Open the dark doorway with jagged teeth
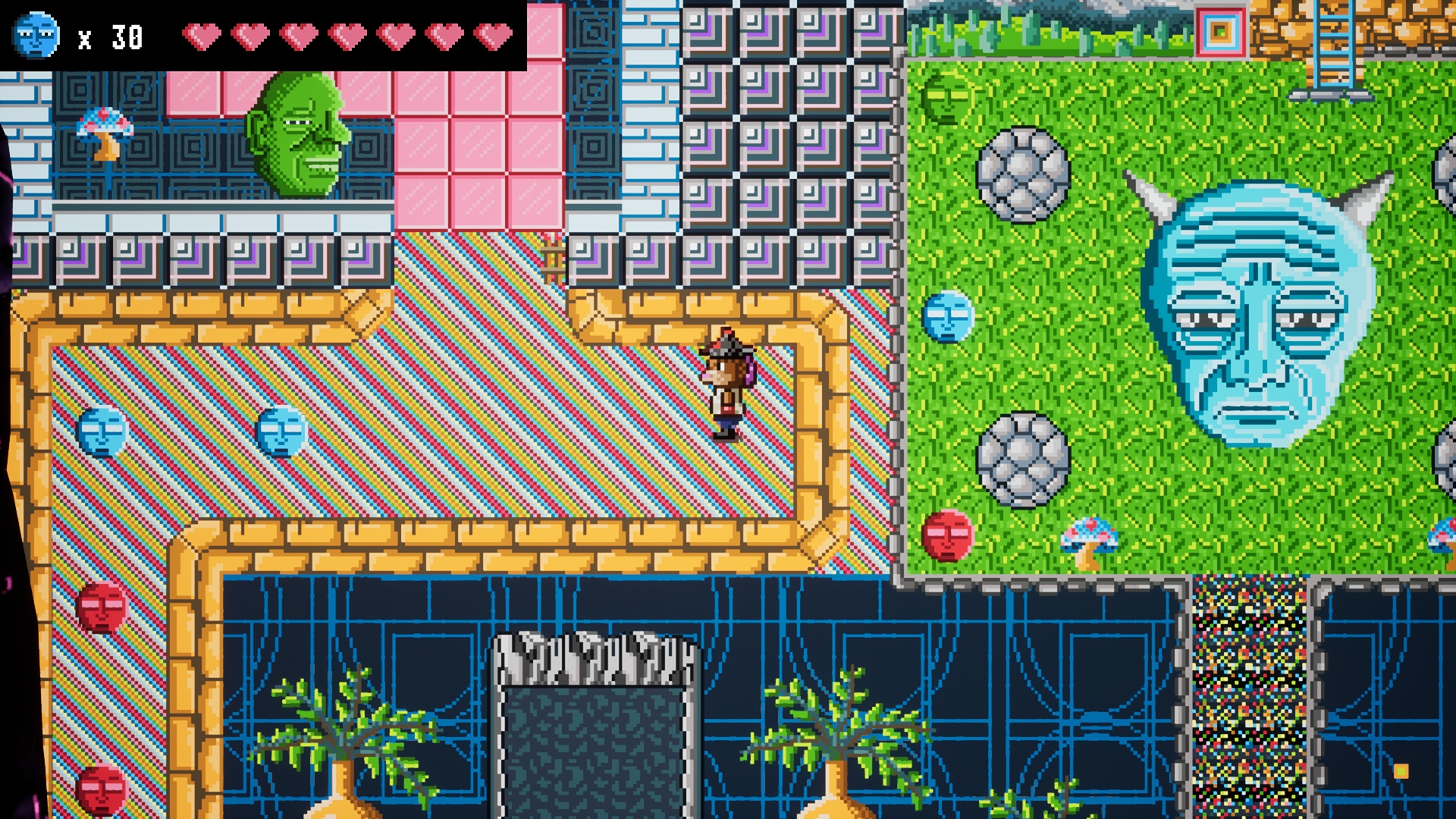1456x819 pixels. [x=596, y=720]
